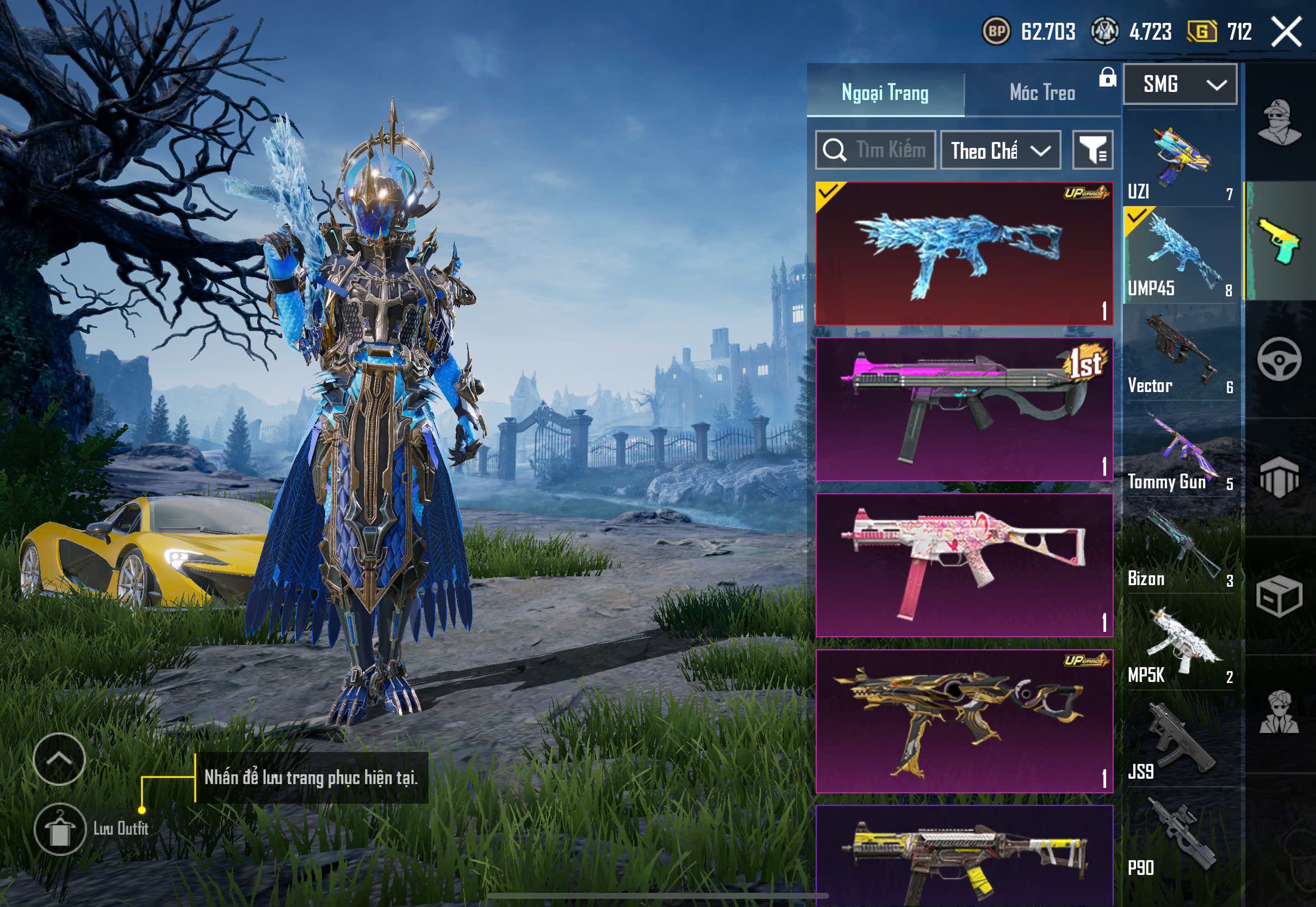Select the Bizon weapon entry
The width and height of the screenshot is (1316, 907).
pyautogui.click(x=1180, y=546)
